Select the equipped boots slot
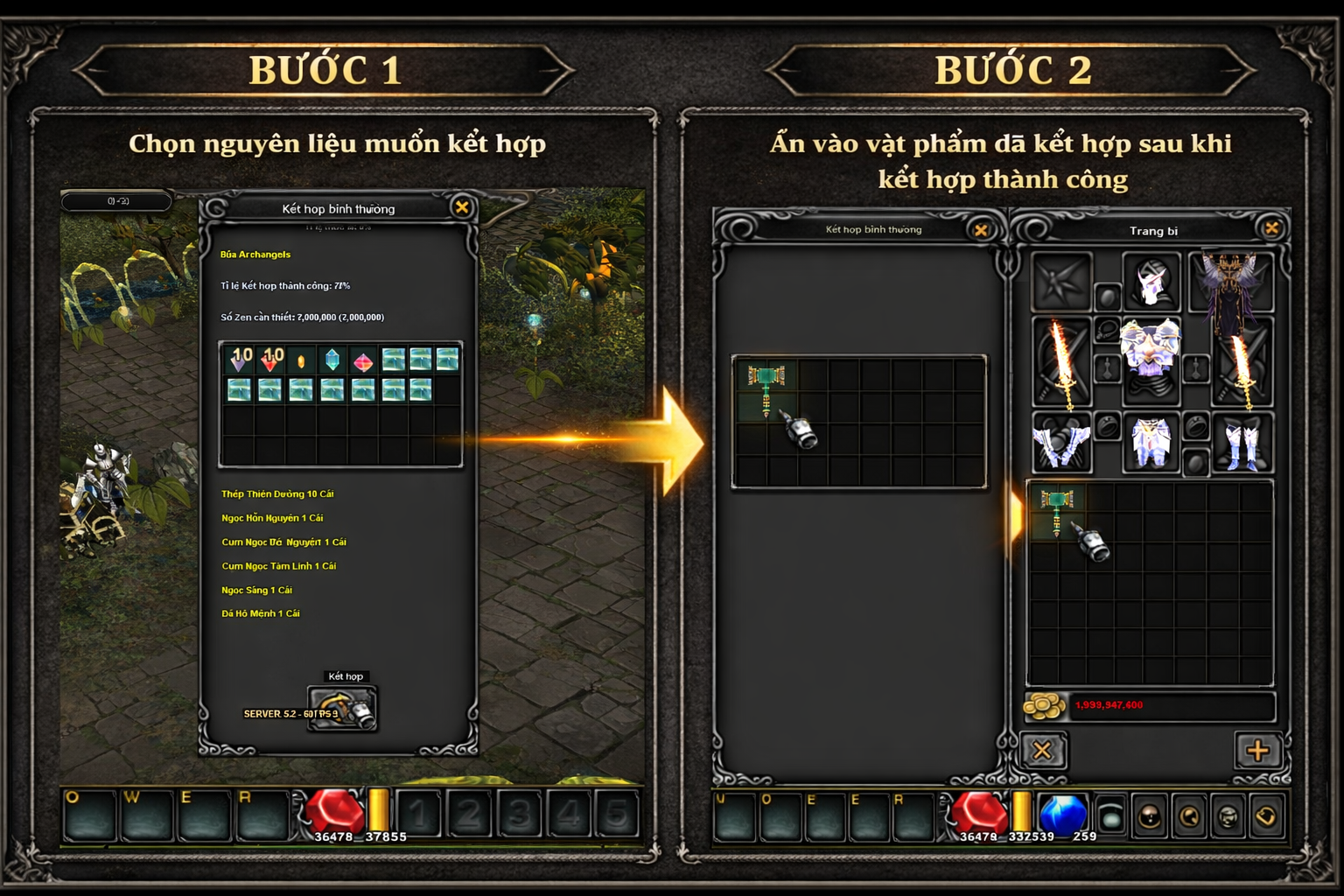The height and width of the screenshot is (896, 1344). point(1242,442)
